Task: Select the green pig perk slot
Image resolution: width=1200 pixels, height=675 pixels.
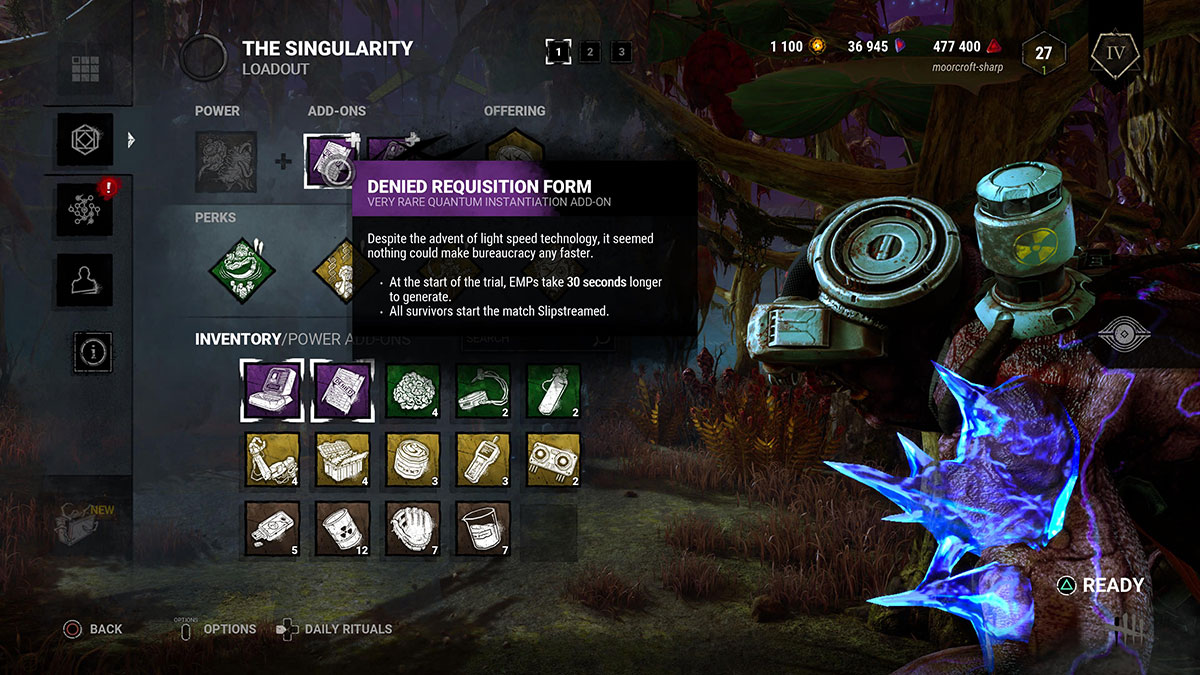Action: (x=240, y=269)
